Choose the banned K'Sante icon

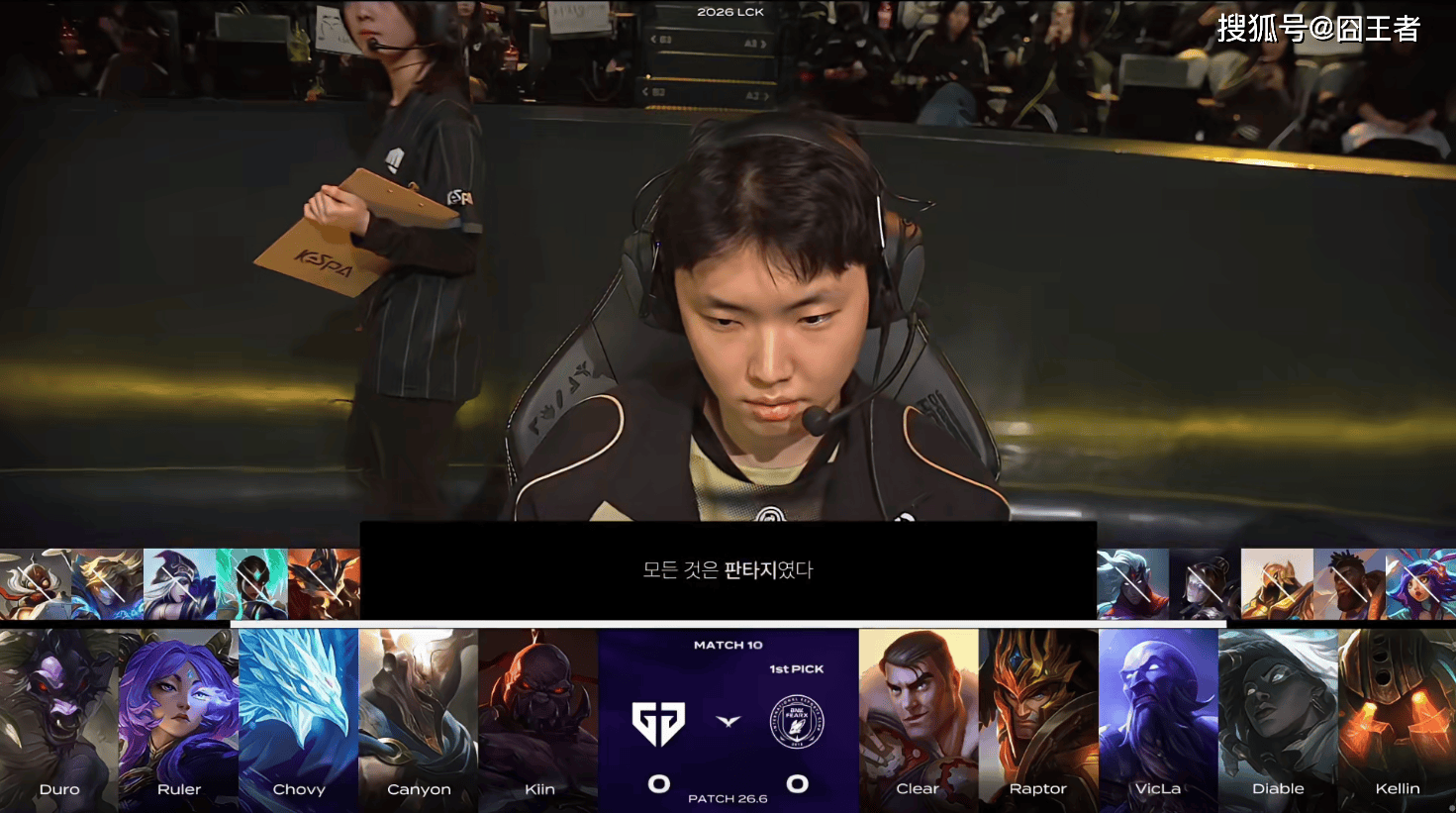click(1349, 584)
